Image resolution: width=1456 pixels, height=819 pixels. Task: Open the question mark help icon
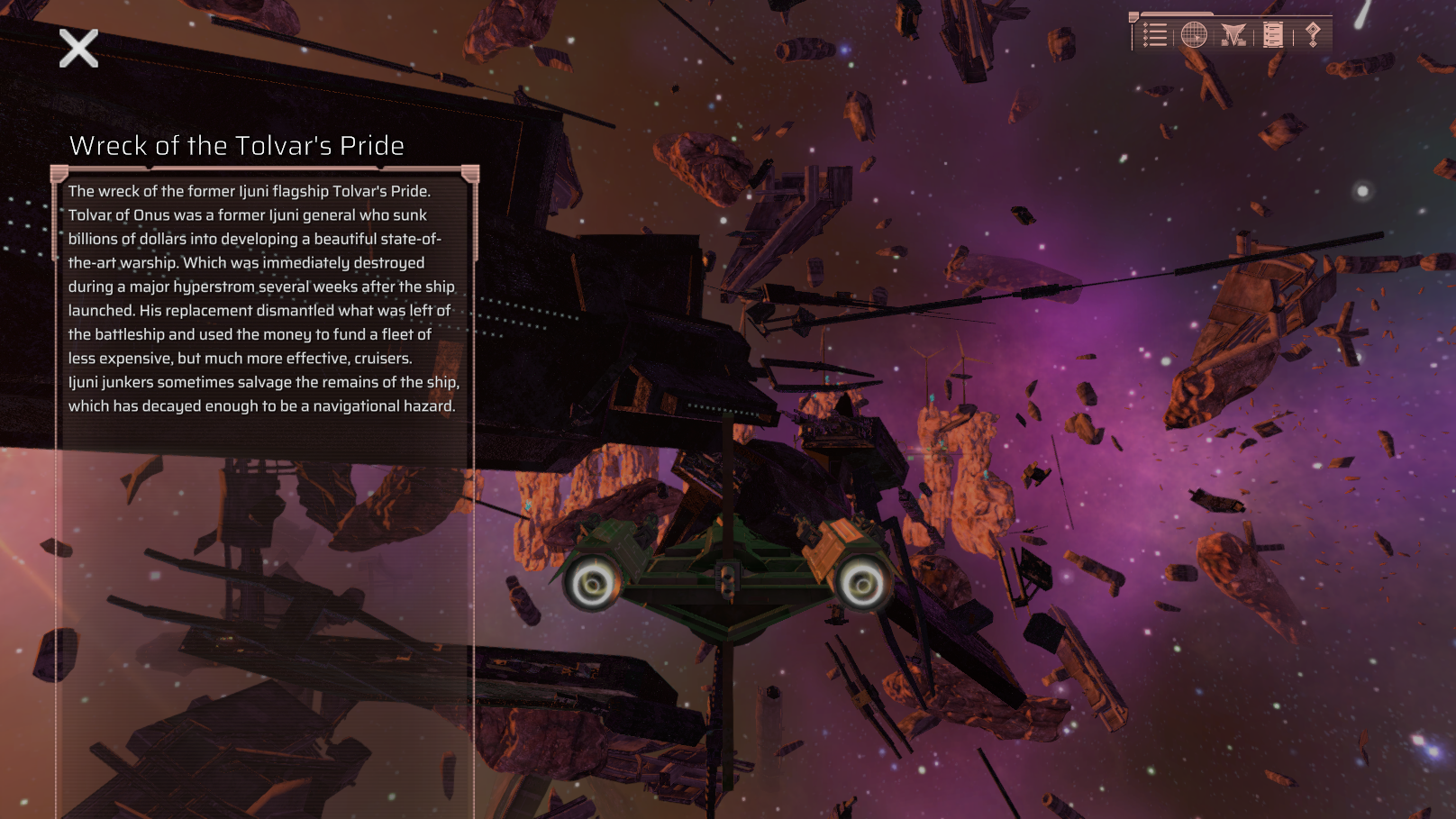pyautogui.click(x=1313, y=35)
